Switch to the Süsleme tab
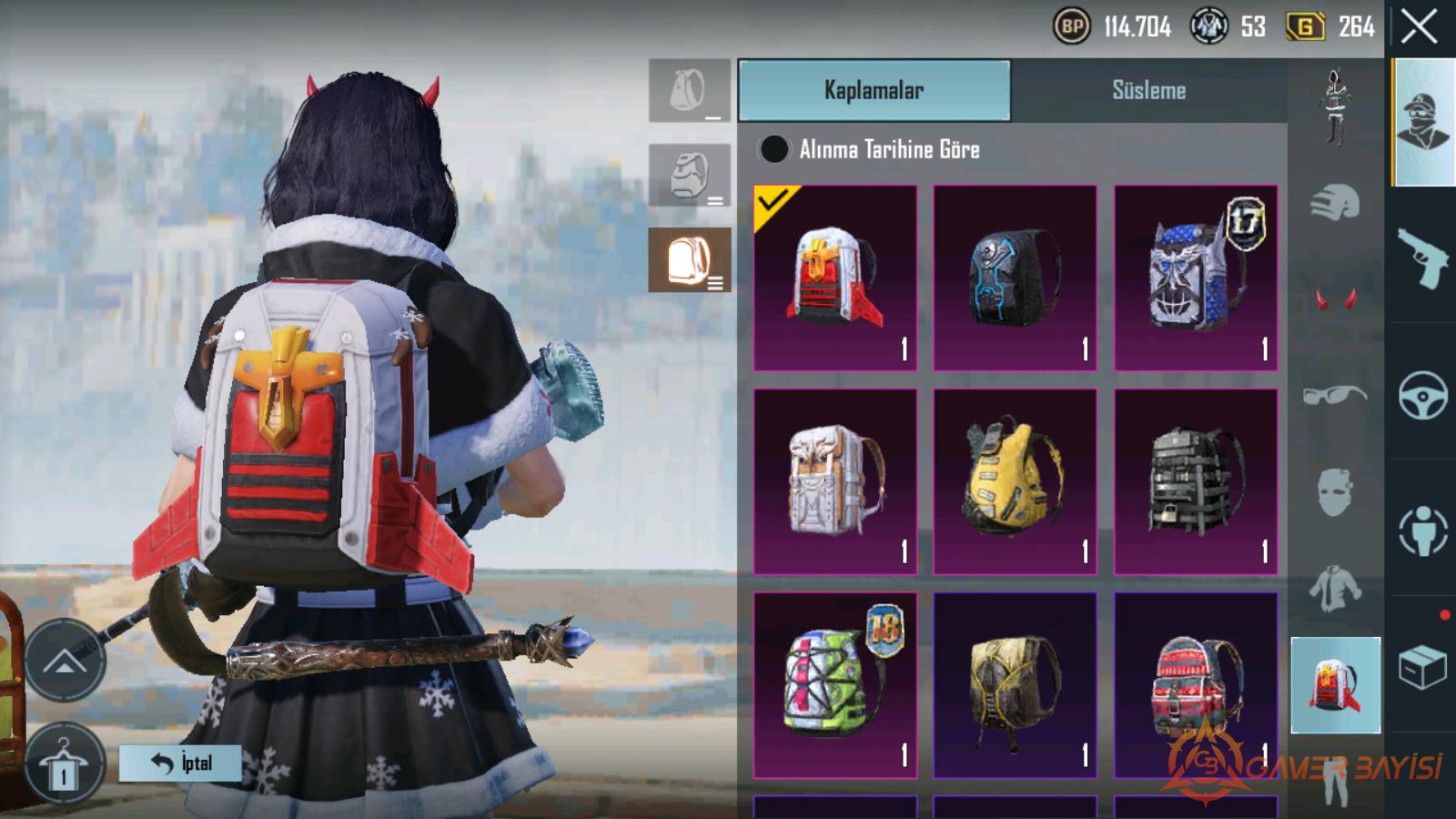The height and width of the screenshot is (819, 1456). point(1148,90)
